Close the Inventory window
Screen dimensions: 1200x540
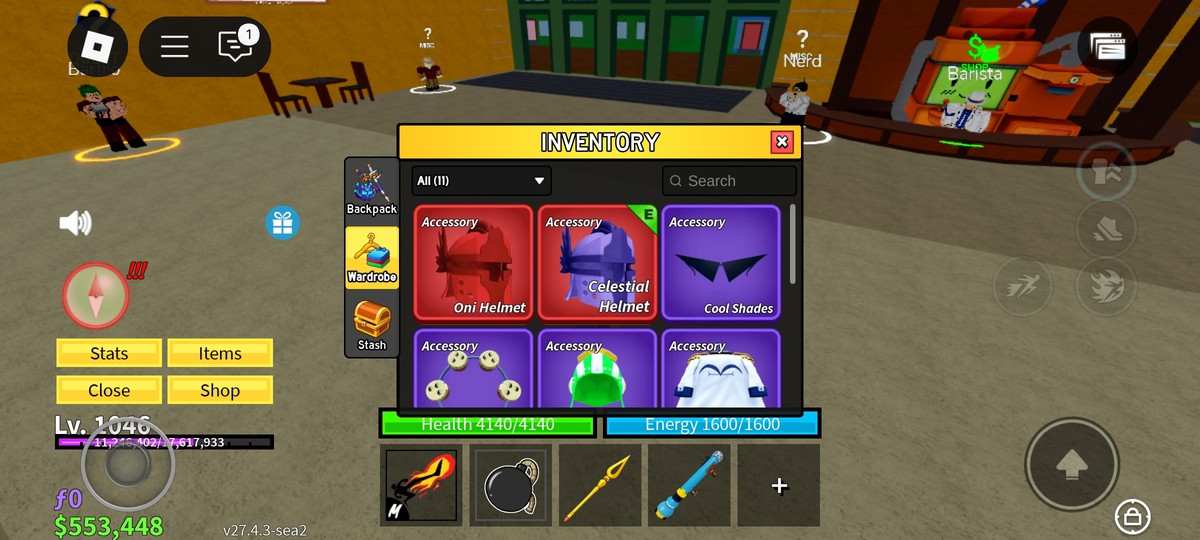coord(782,142)
